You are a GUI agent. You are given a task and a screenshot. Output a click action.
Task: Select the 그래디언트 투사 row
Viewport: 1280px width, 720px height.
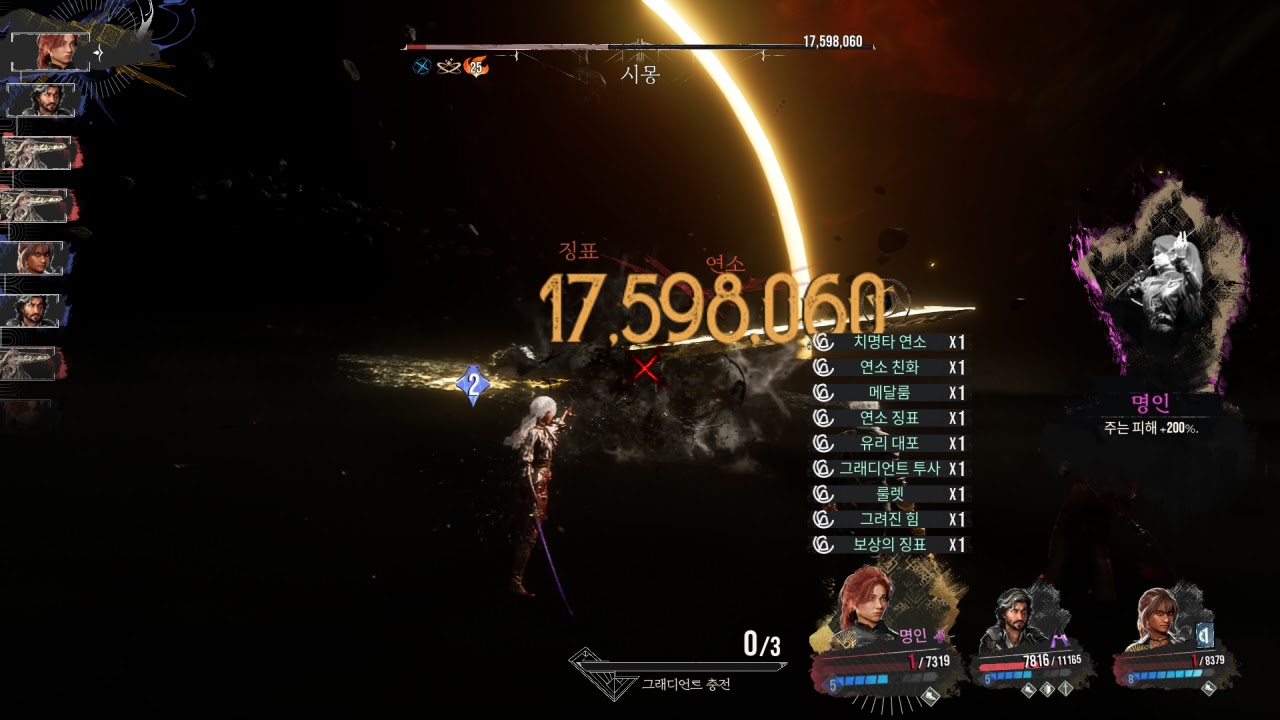(889, 469)
